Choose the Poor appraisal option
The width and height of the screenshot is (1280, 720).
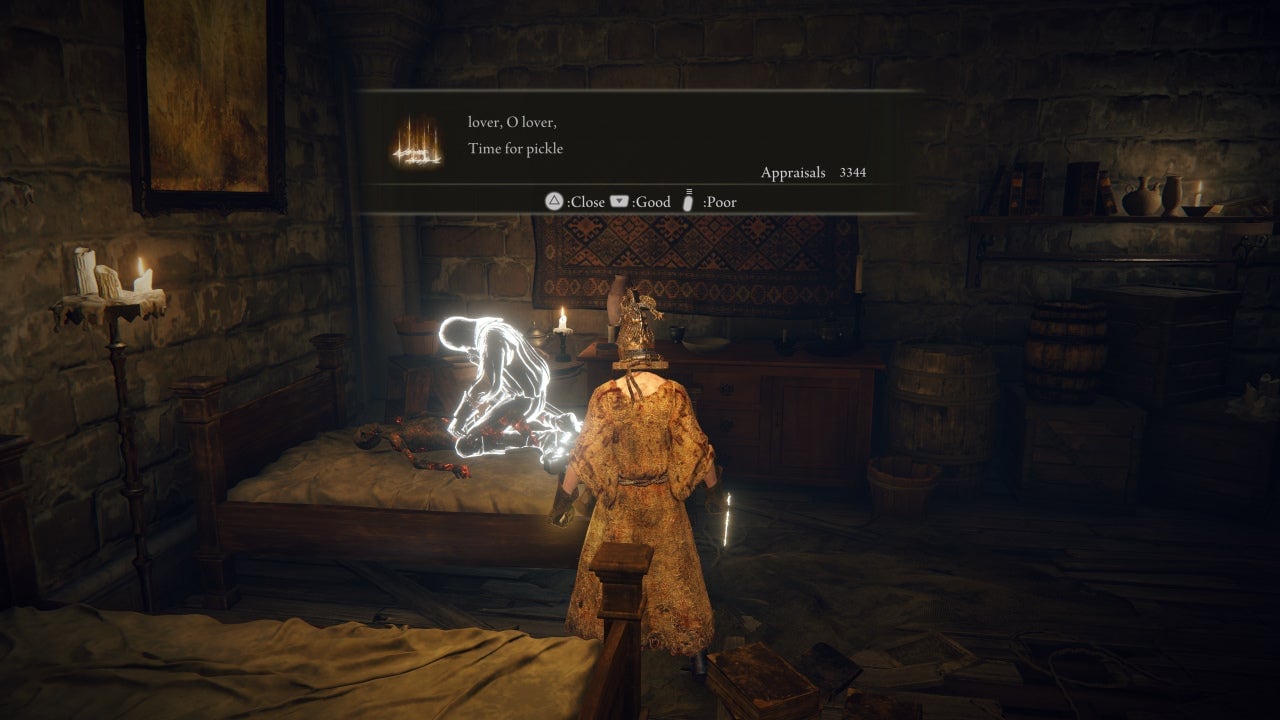pyautogui.click(x=719, y=202)
